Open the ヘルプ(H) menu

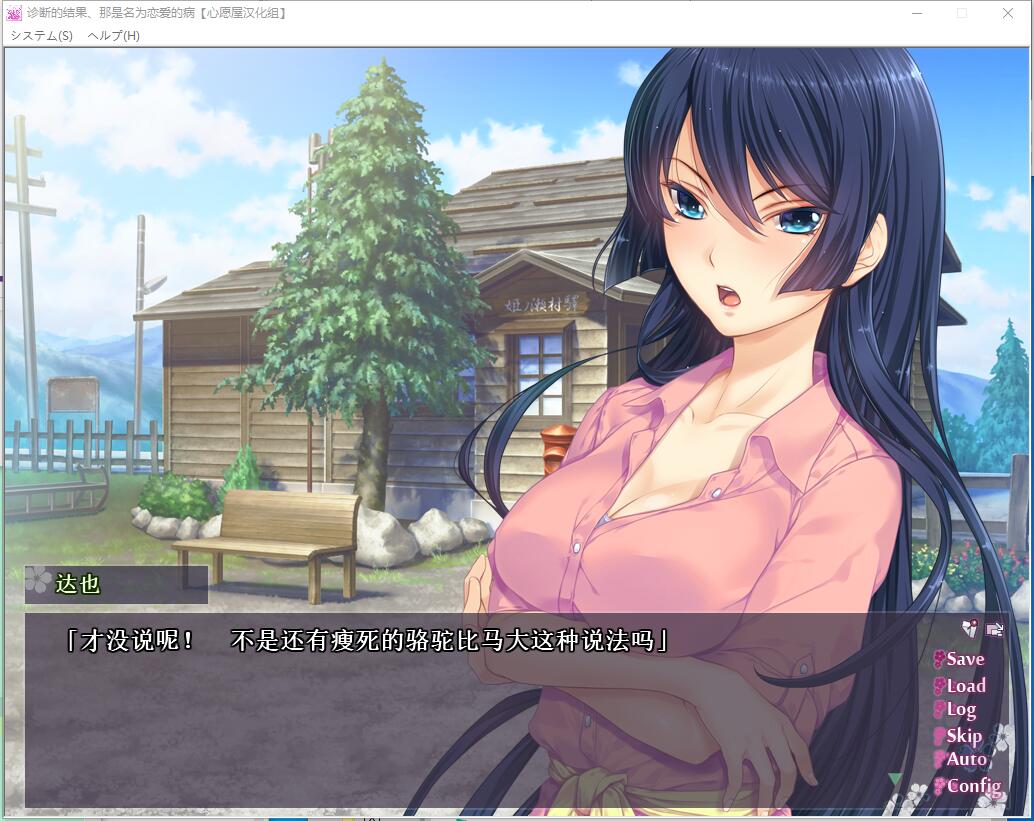point(113,35)
